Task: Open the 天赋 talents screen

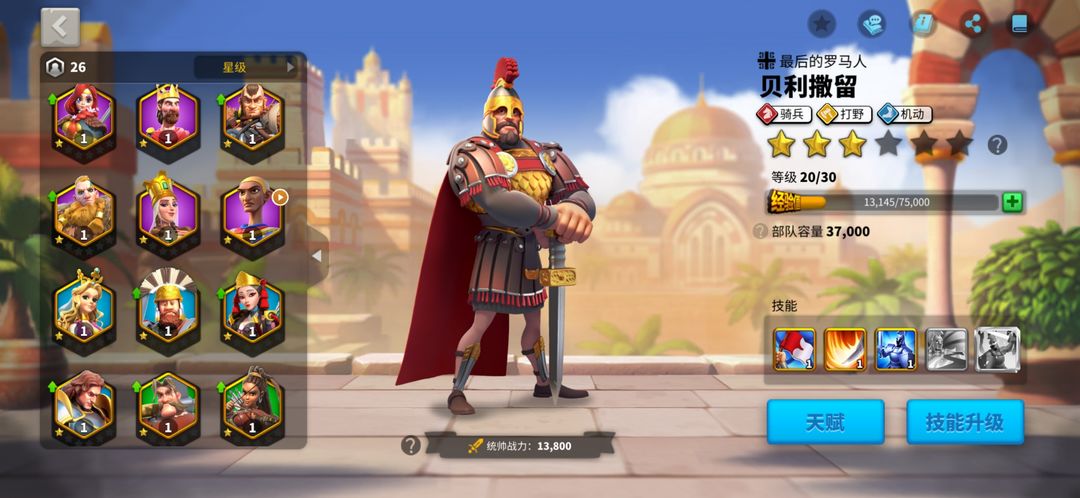Action: coord(825,422)
